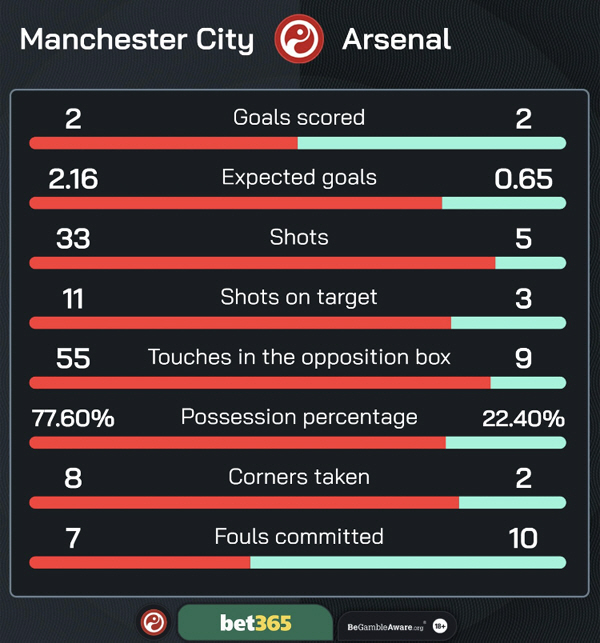Open the bet365 banner
This screenshot has height=643, width=600.
point(255,623)
